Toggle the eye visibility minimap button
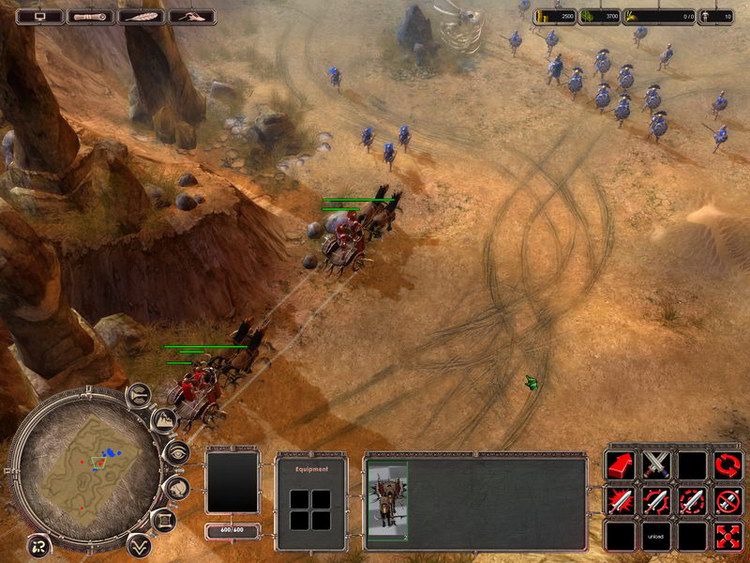750x563 pixels. (x=177, y=454)
